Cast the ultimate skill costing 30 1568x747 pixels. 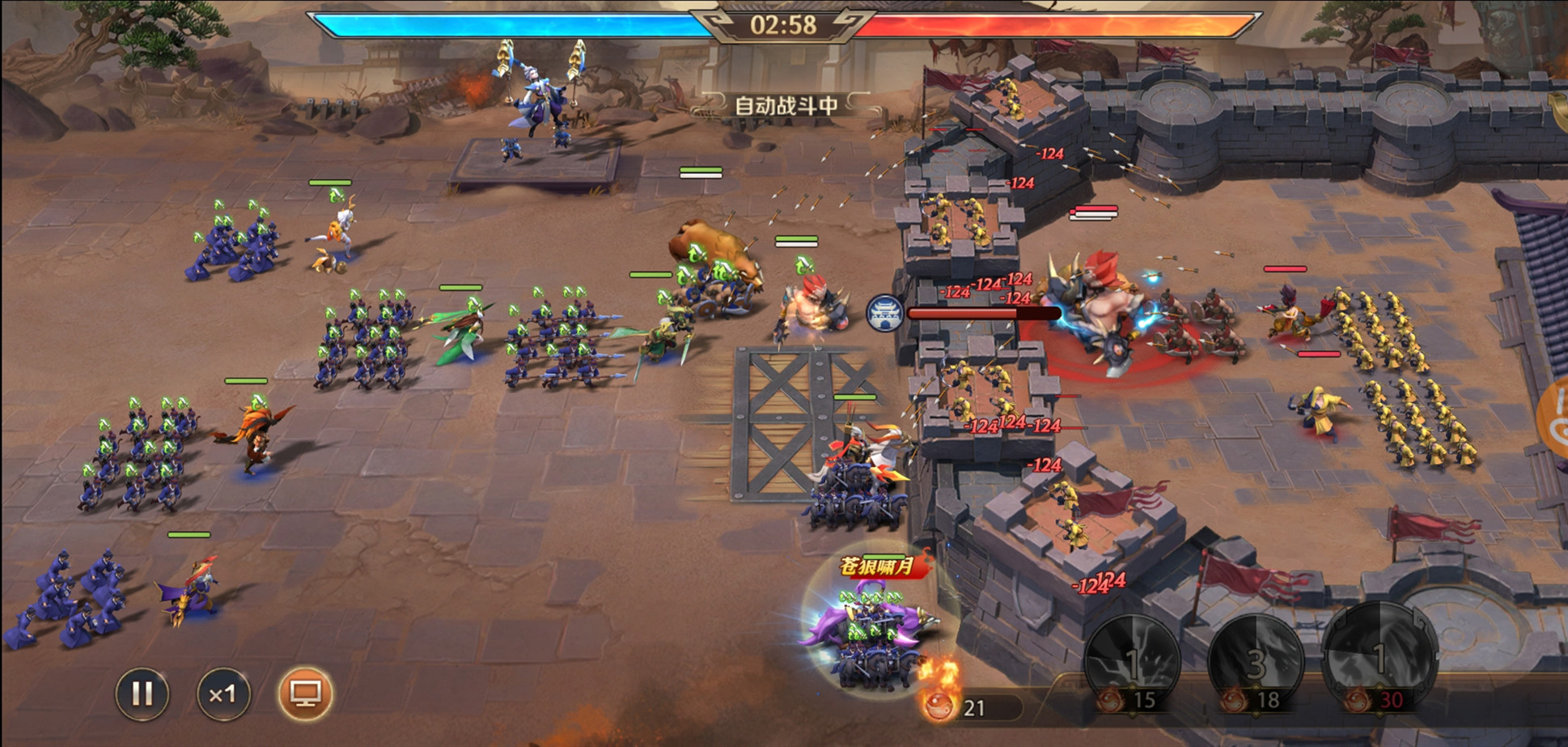pos(1379,657)
